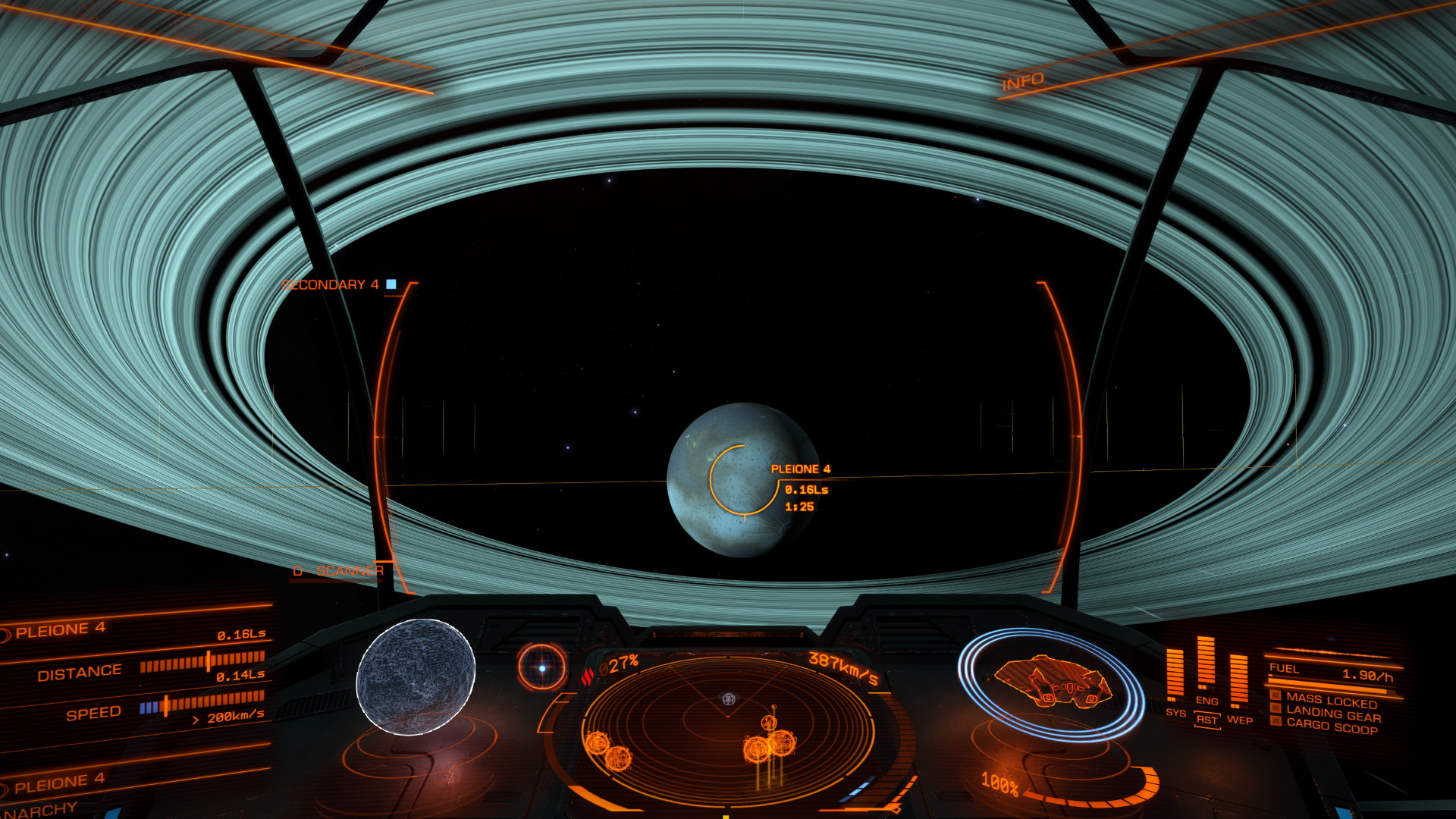
Task: Click the Mass Locked indicator
Action: (x=1331, y=700)
